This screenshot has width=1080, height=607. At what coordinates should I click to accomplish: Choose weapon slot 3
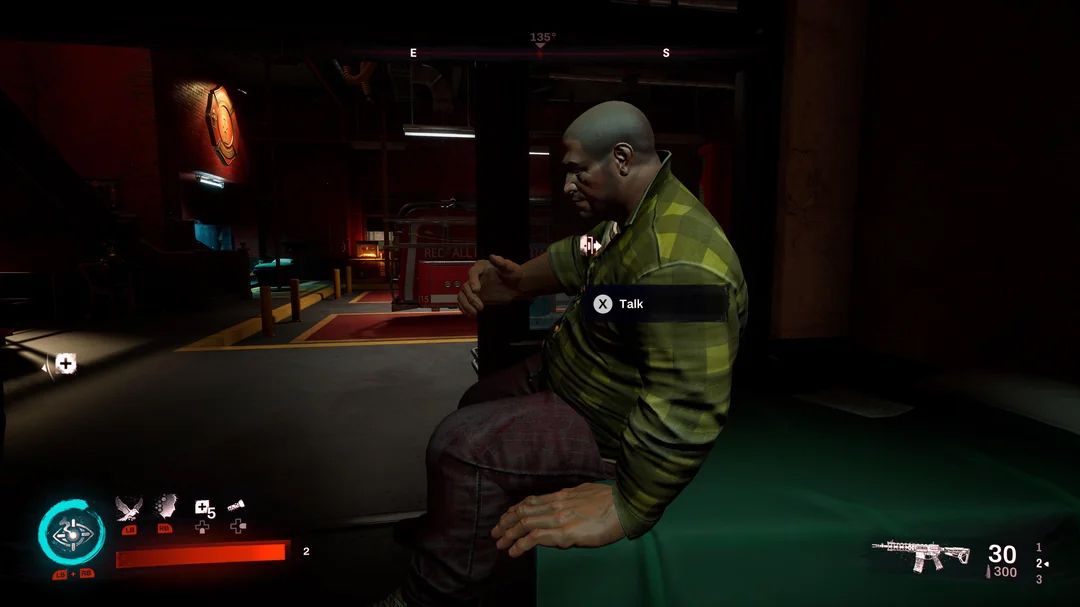(x=1039, y=579)
